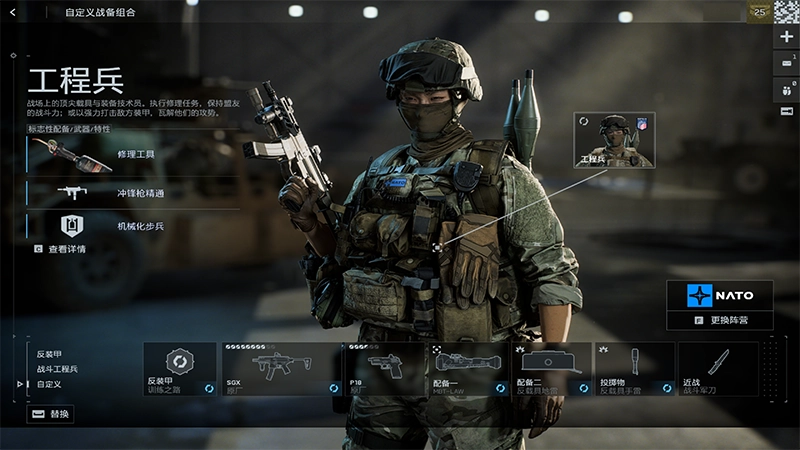Select the 冲锋枪精通 weapon trait row
800x450 pixels.
(133, 191)
